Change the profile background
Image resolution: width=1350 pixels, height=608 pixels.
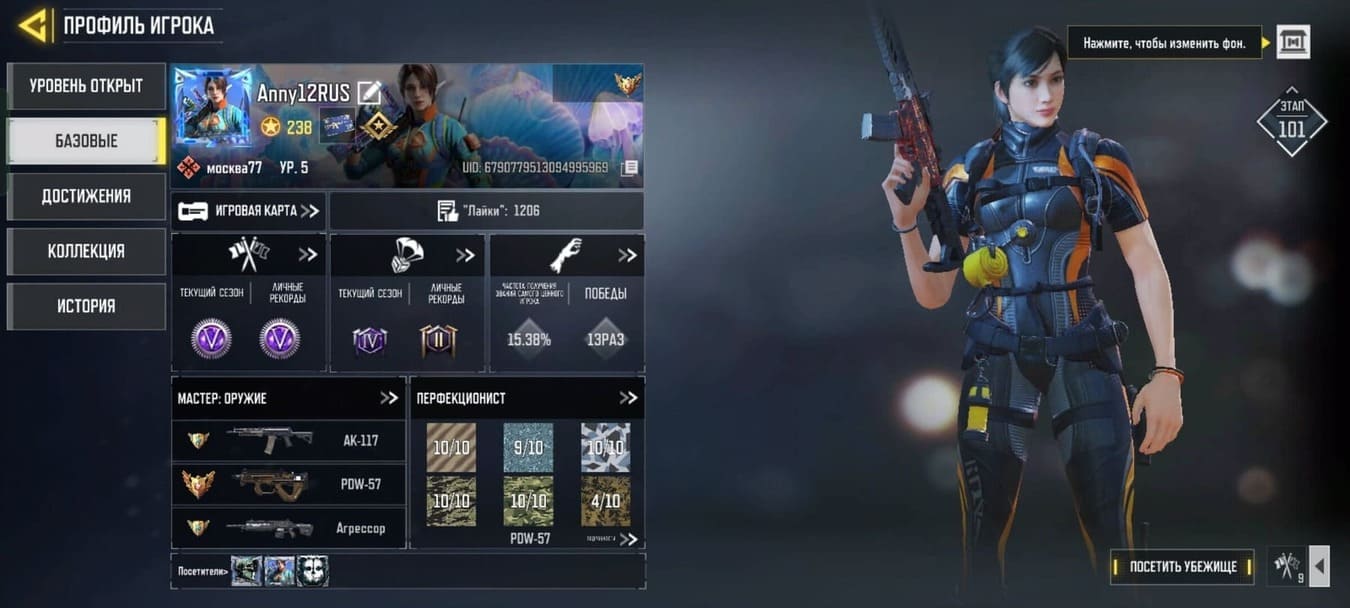coord(1292,42)
